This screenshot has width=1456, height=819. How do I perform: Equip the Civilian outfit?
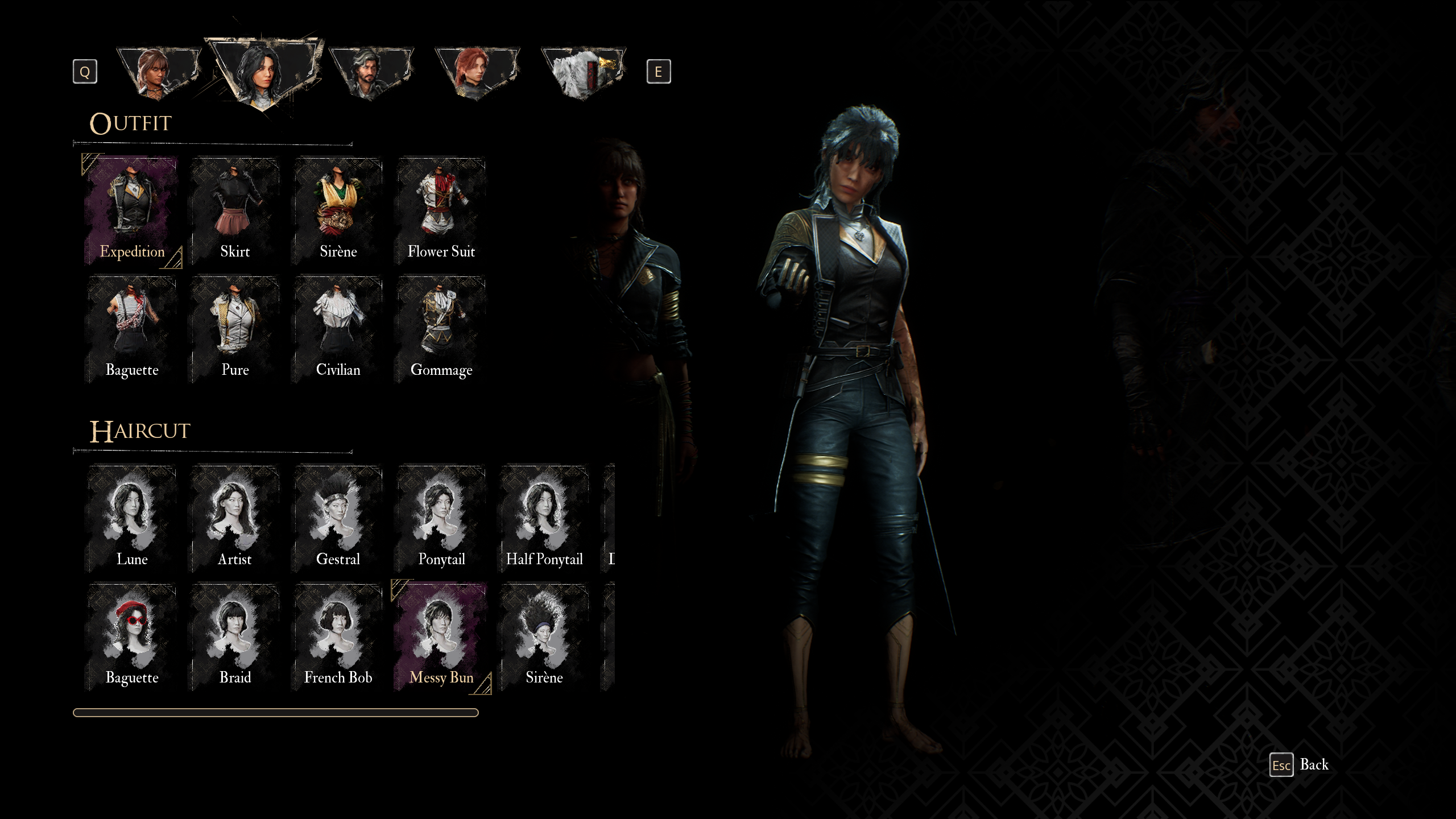[x=338, y=329]
